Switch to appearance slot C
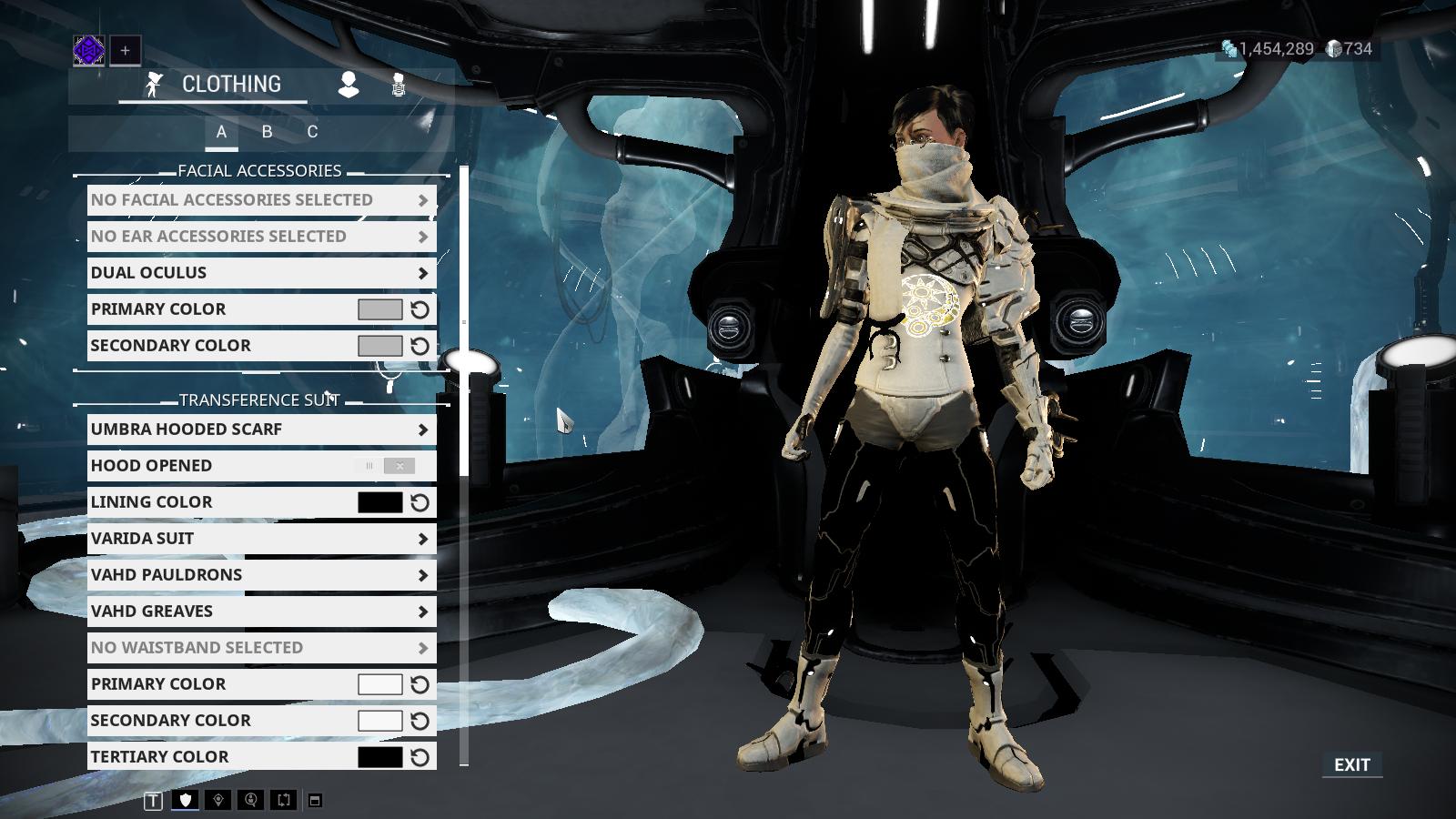 tap(312, 132)
